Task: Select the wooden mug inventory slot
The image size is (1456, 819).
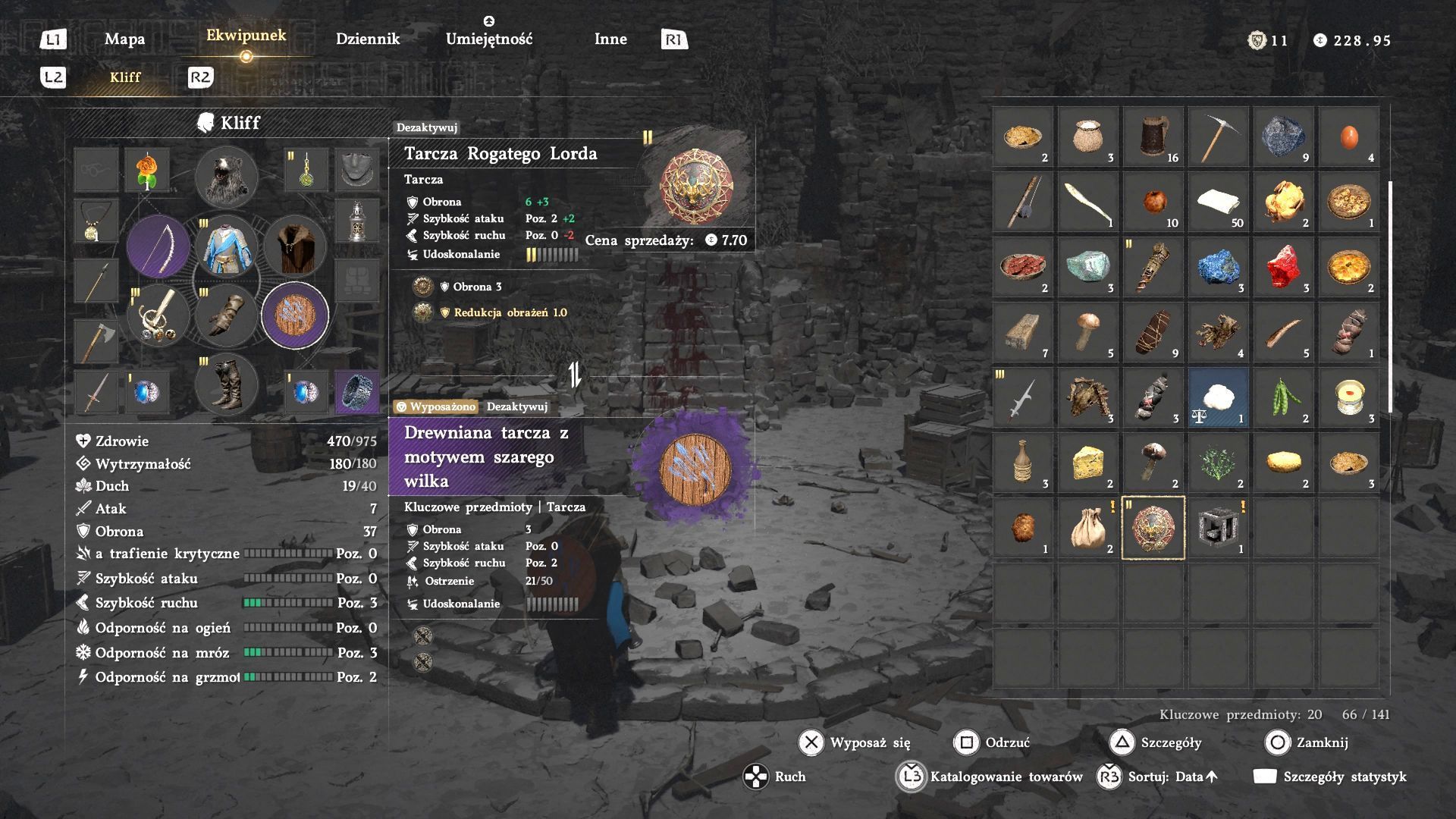Action: click(x=1153, y=136)
